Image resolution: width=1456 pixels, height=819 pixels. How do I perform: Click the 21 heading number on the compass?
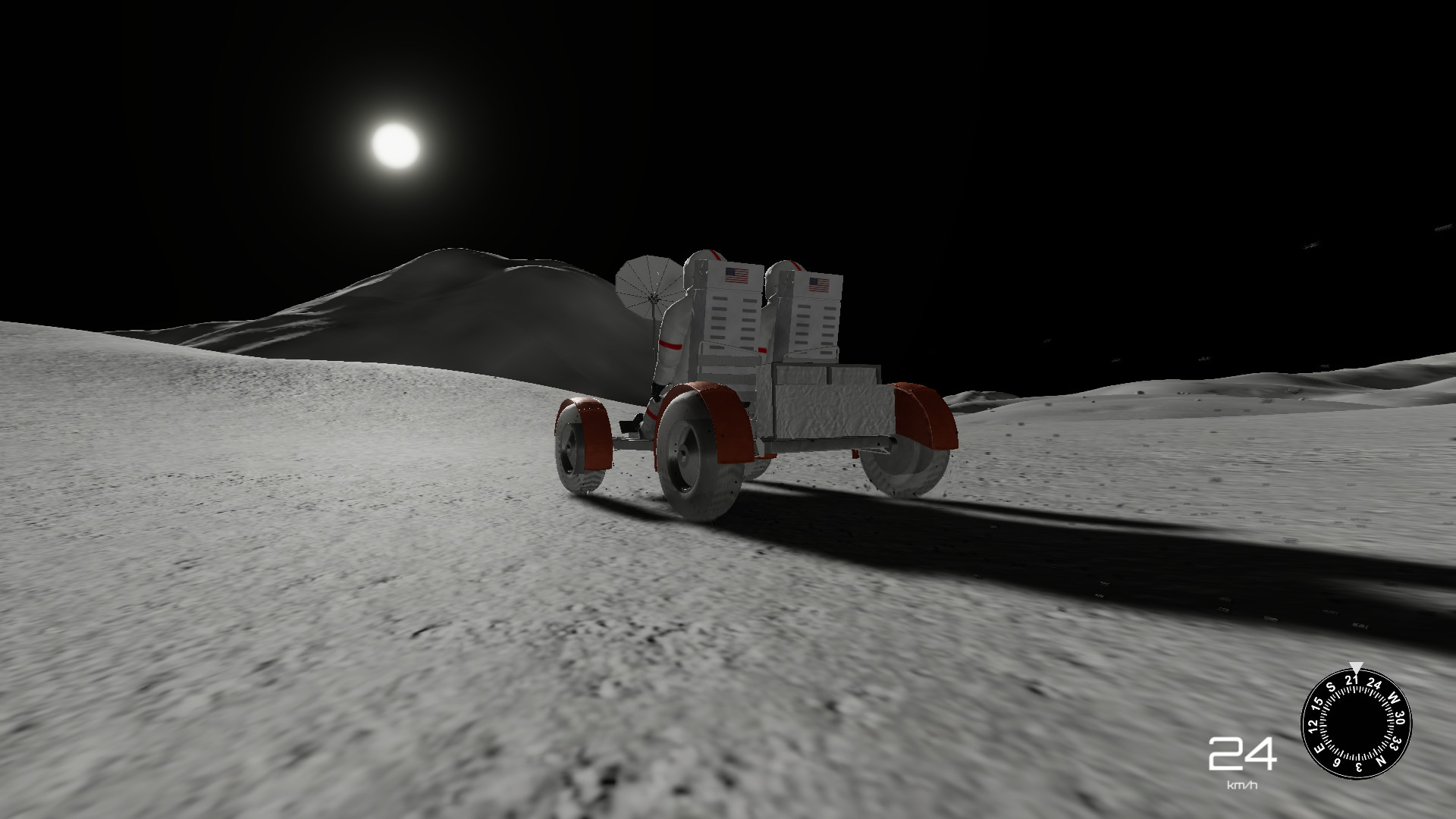click(x=1353, y=679)
